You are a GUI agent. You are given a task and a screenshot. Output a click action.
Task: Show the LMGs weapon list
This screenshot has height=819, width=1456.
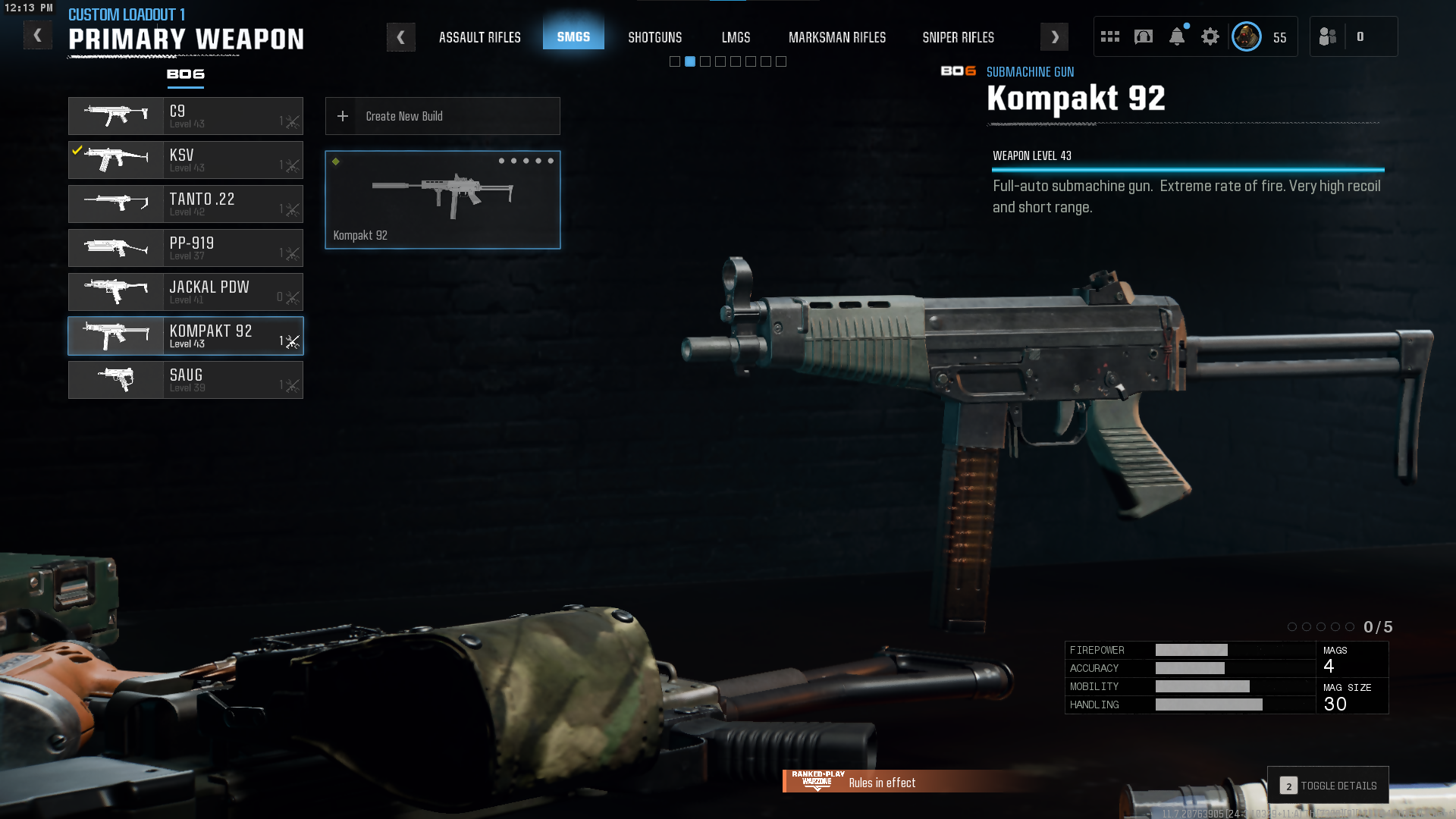tap(736, 37)
